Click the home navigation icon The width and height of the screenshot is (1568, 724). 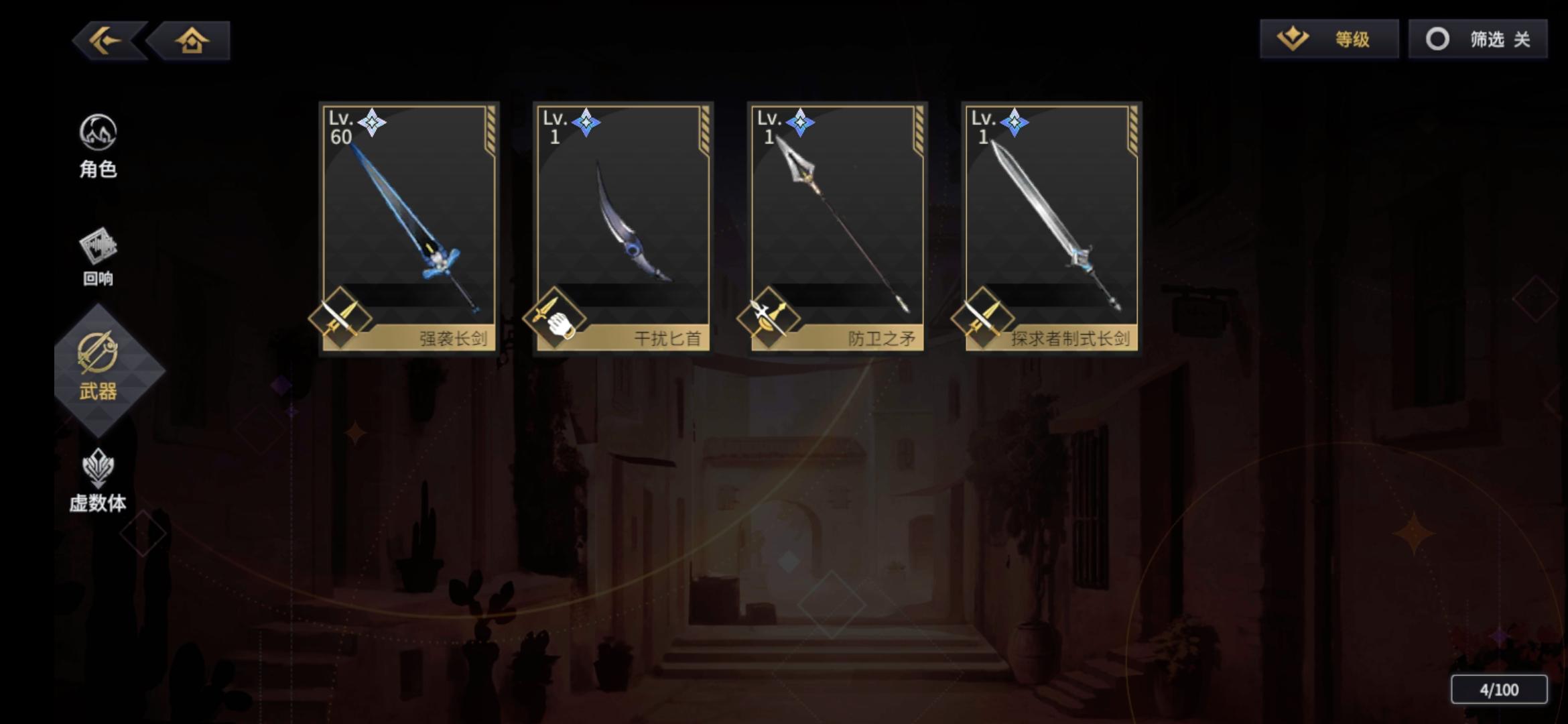(192, 40)
